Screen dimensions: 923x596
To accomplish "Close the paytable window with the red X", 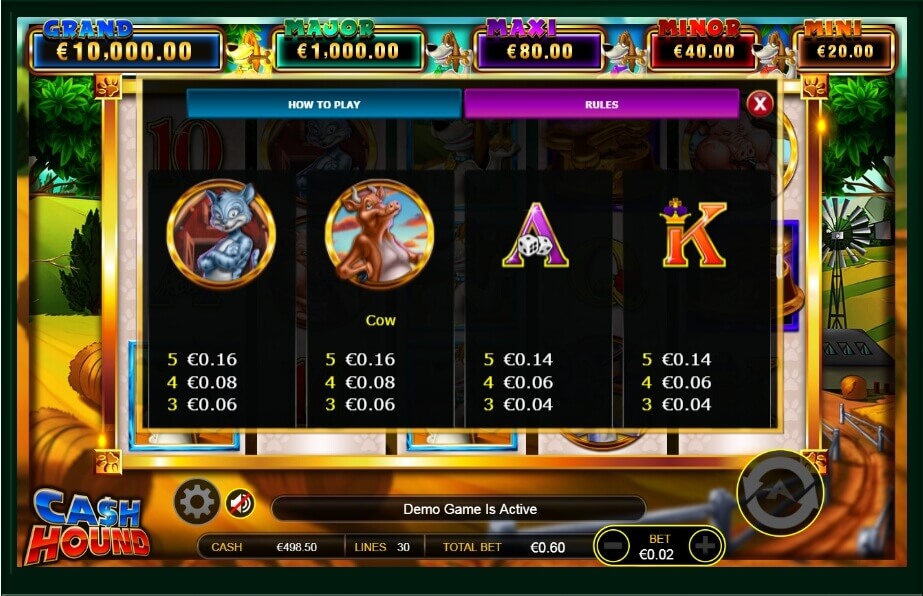I will pos(760,103).
